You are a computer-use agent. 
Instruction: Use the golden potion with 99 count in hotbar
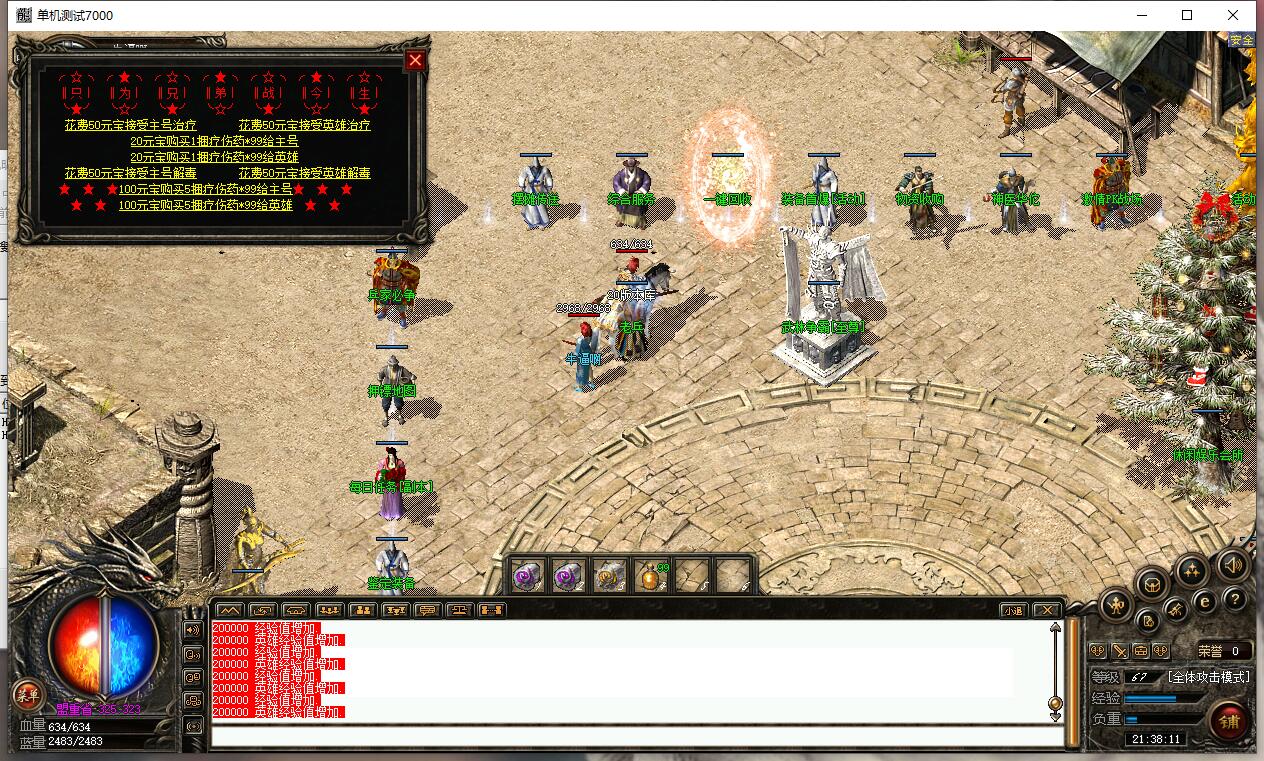coord(651,576)
